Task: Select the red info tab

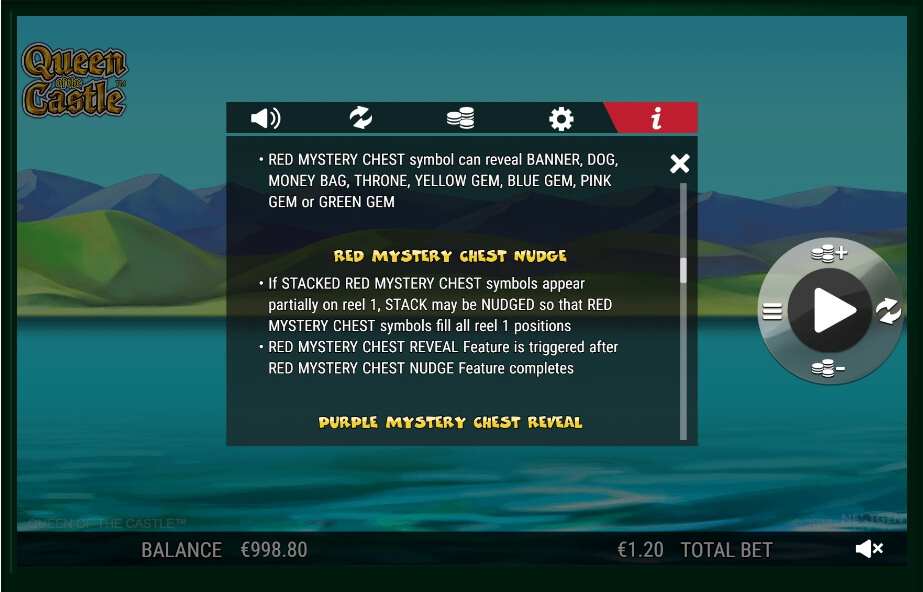Action: [656, 119]
